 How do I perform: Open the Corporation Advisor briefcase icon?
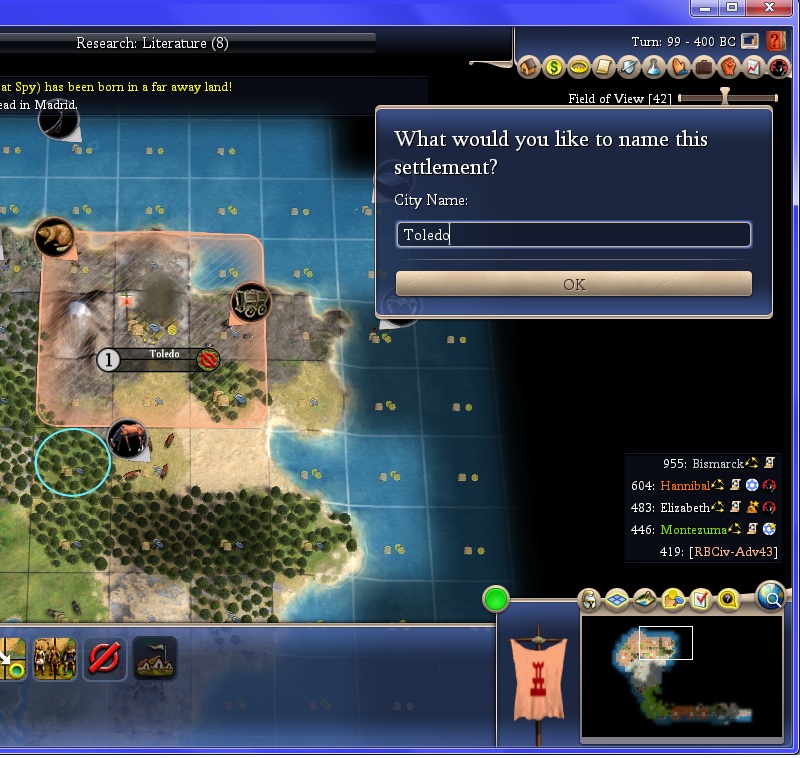click(x=703, y=68)
